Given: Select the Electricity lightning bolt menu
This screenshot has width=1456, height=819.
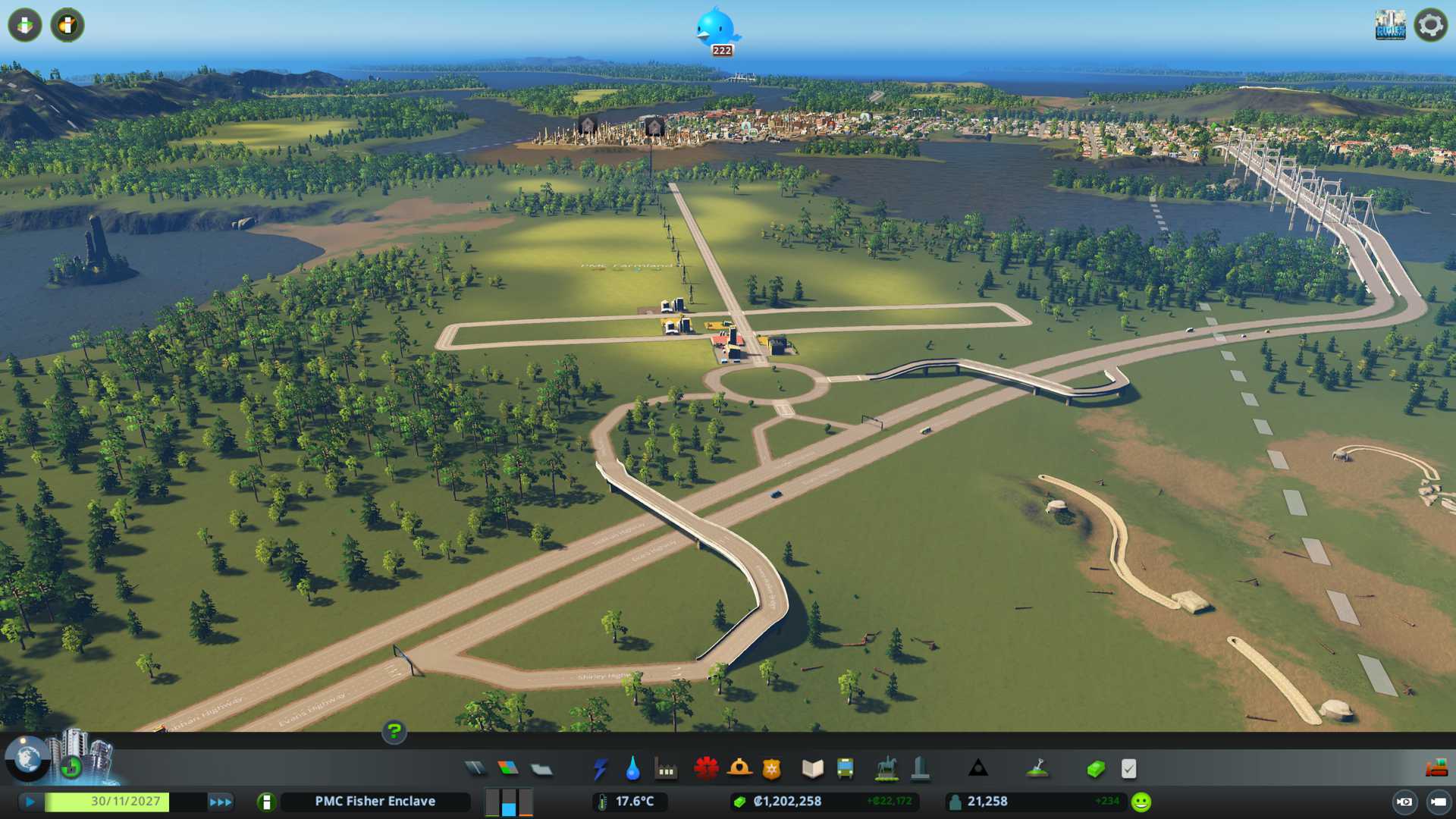Looking at the screenshot, I should point(600,769).
